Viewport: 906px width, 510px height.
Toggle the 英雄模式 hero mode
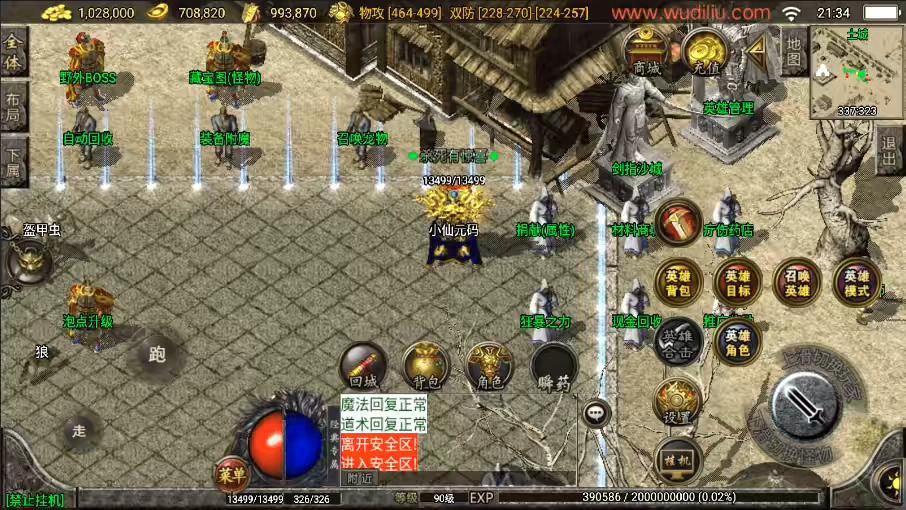point(857,282)
